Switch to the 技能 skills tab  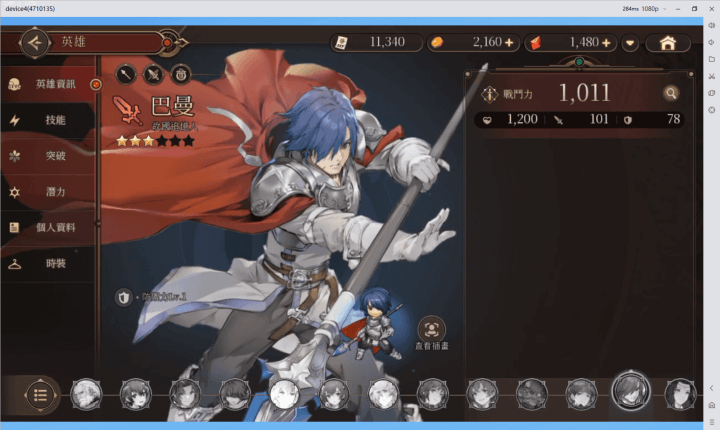click(50, 120)
